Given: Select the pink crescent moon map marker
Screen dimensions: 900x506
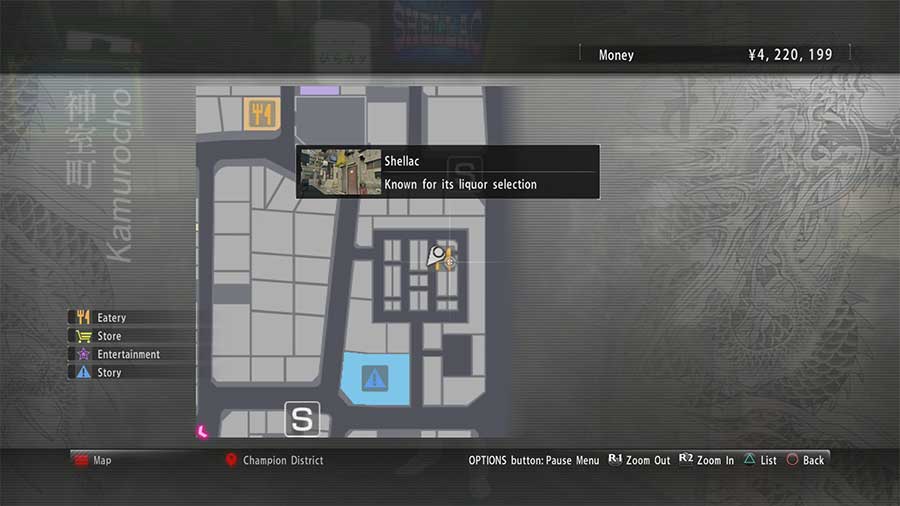Looking at the screenshot, I should pos(202,431).
